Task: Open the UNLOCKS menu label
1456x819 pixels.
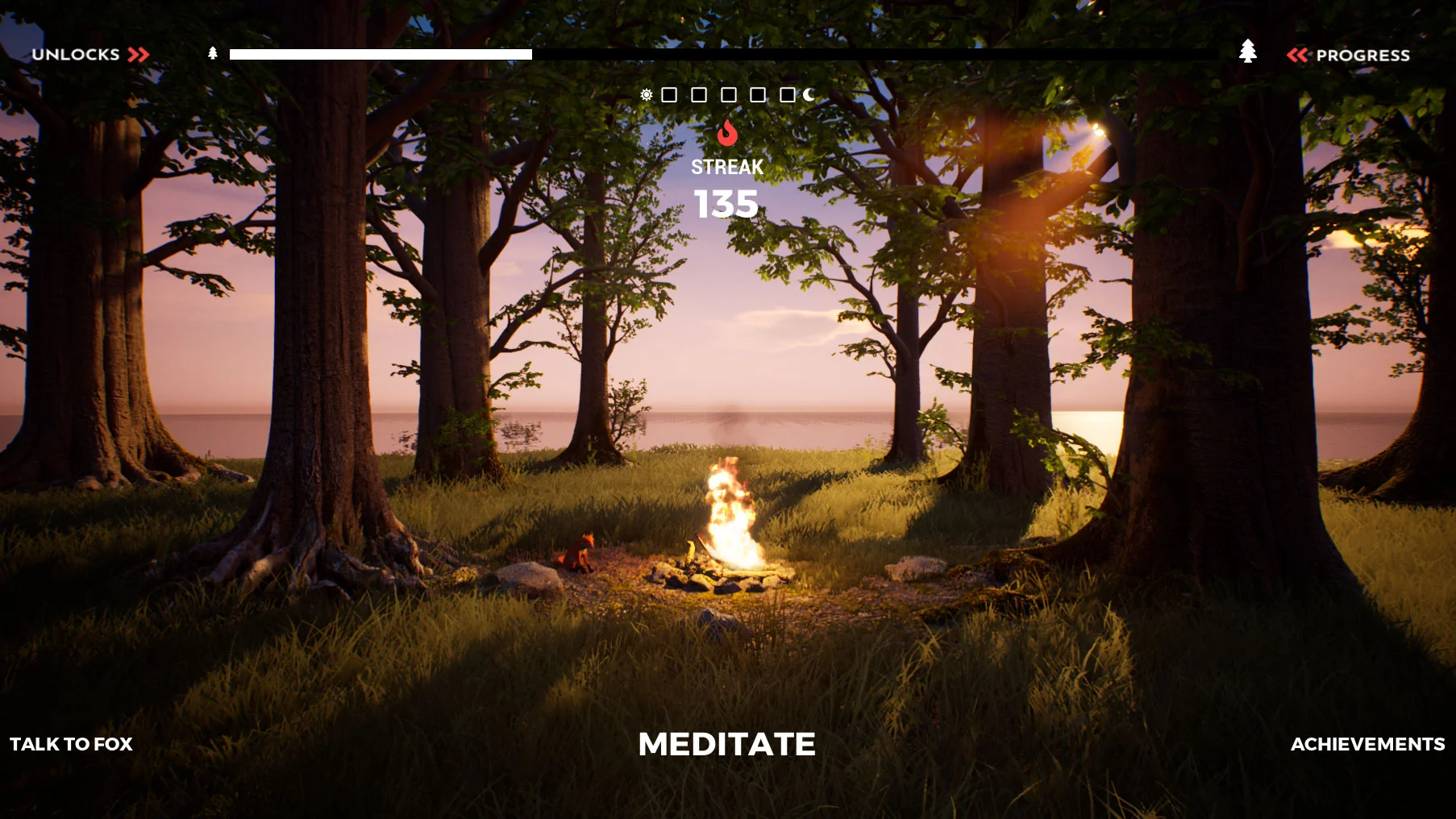Action: (77, 55)
